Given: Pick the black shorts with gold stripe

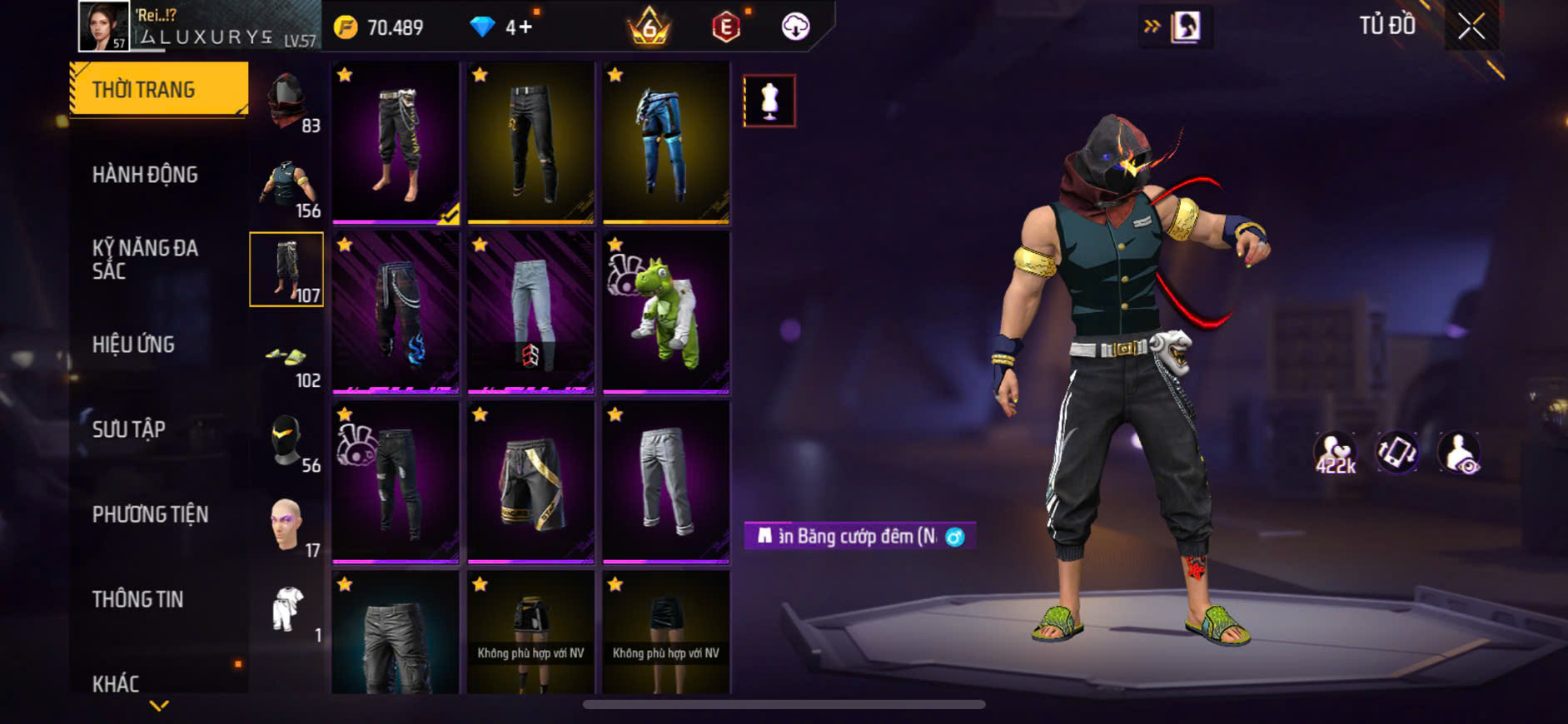Looking at the screenshot, I should pos(530,482).
